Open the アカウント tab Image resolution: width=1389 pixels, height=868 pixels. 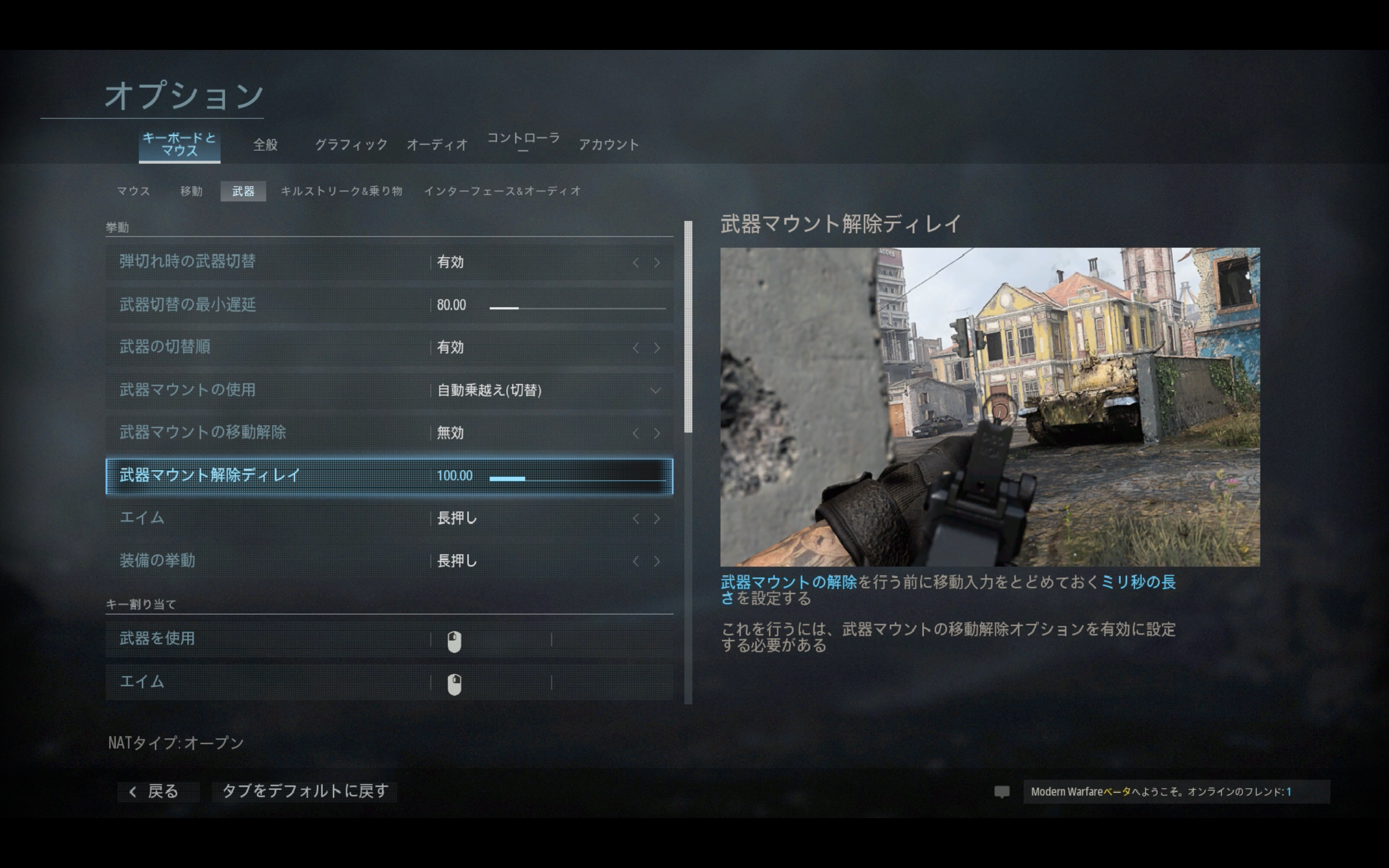point(608,145)
